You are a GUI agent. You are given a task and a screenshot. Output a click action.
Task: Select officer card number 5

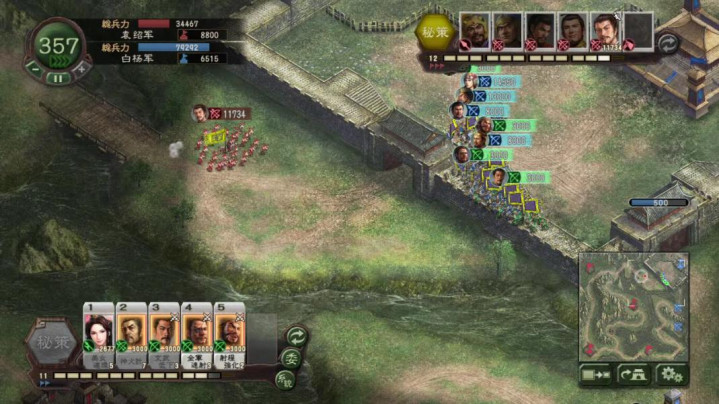point(229,335)
